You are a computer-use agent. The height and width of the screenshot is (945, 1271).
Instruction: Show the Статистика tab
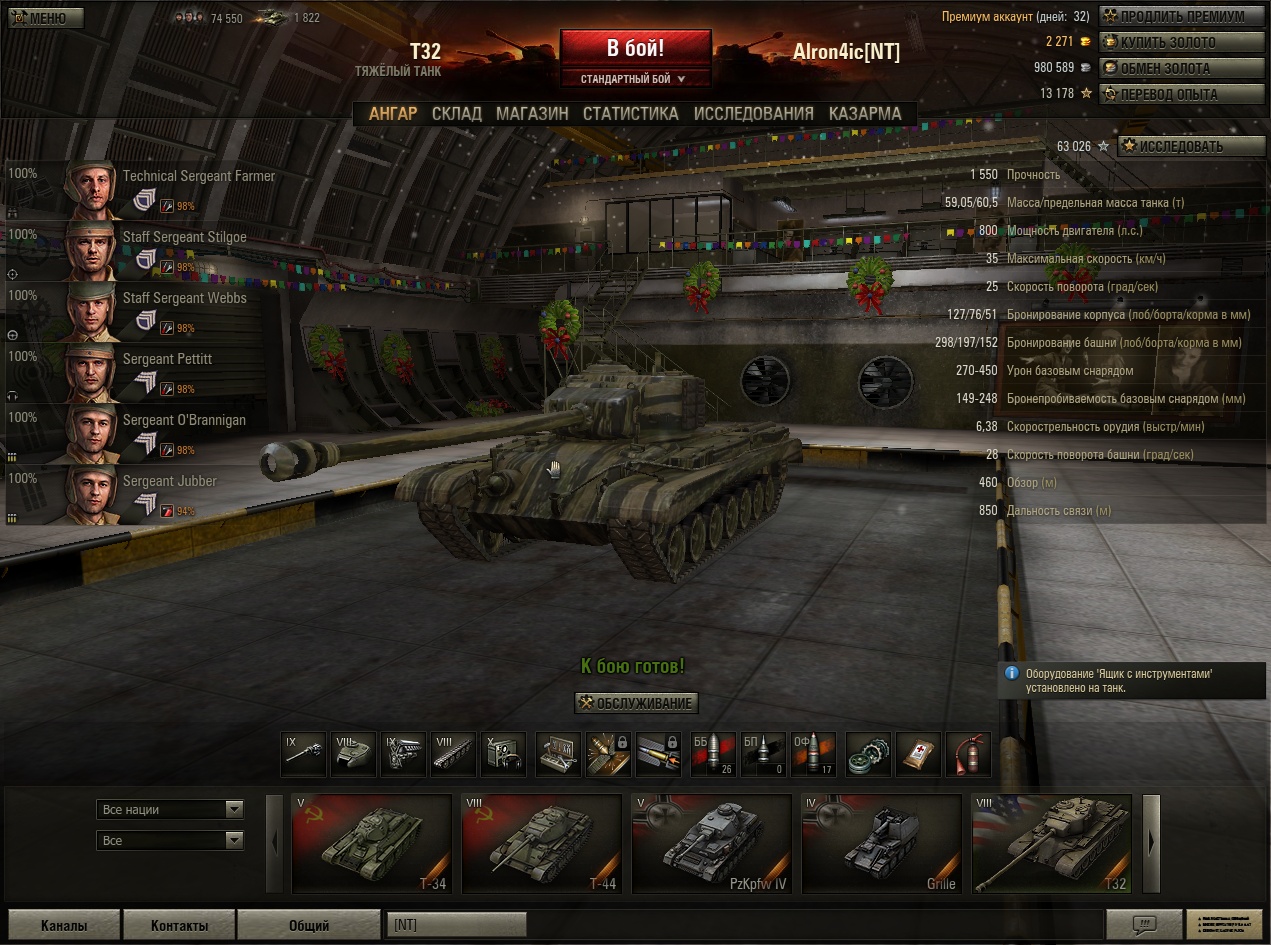click(630, 114)
